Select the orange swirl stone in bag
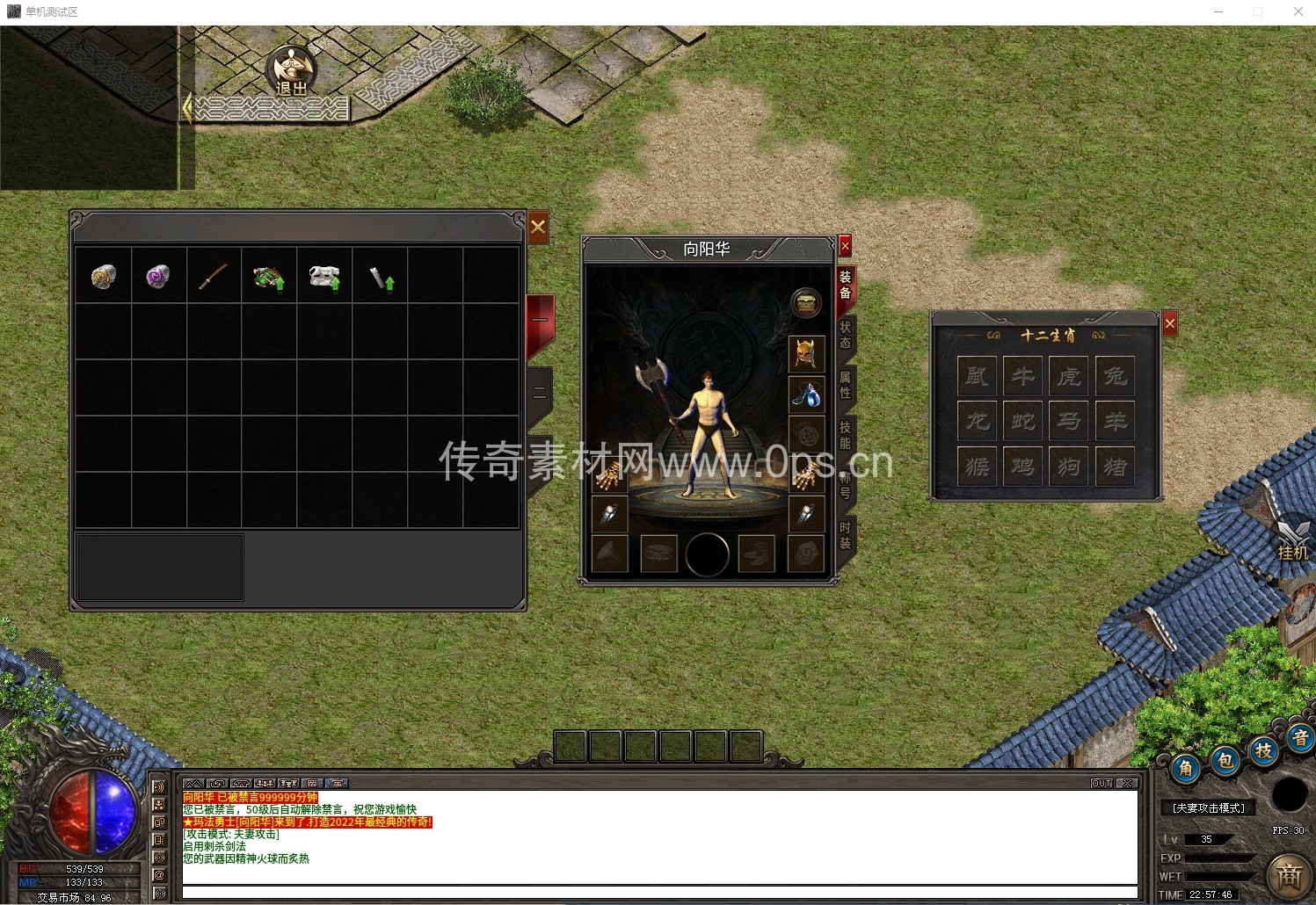 tap(104, 277)
